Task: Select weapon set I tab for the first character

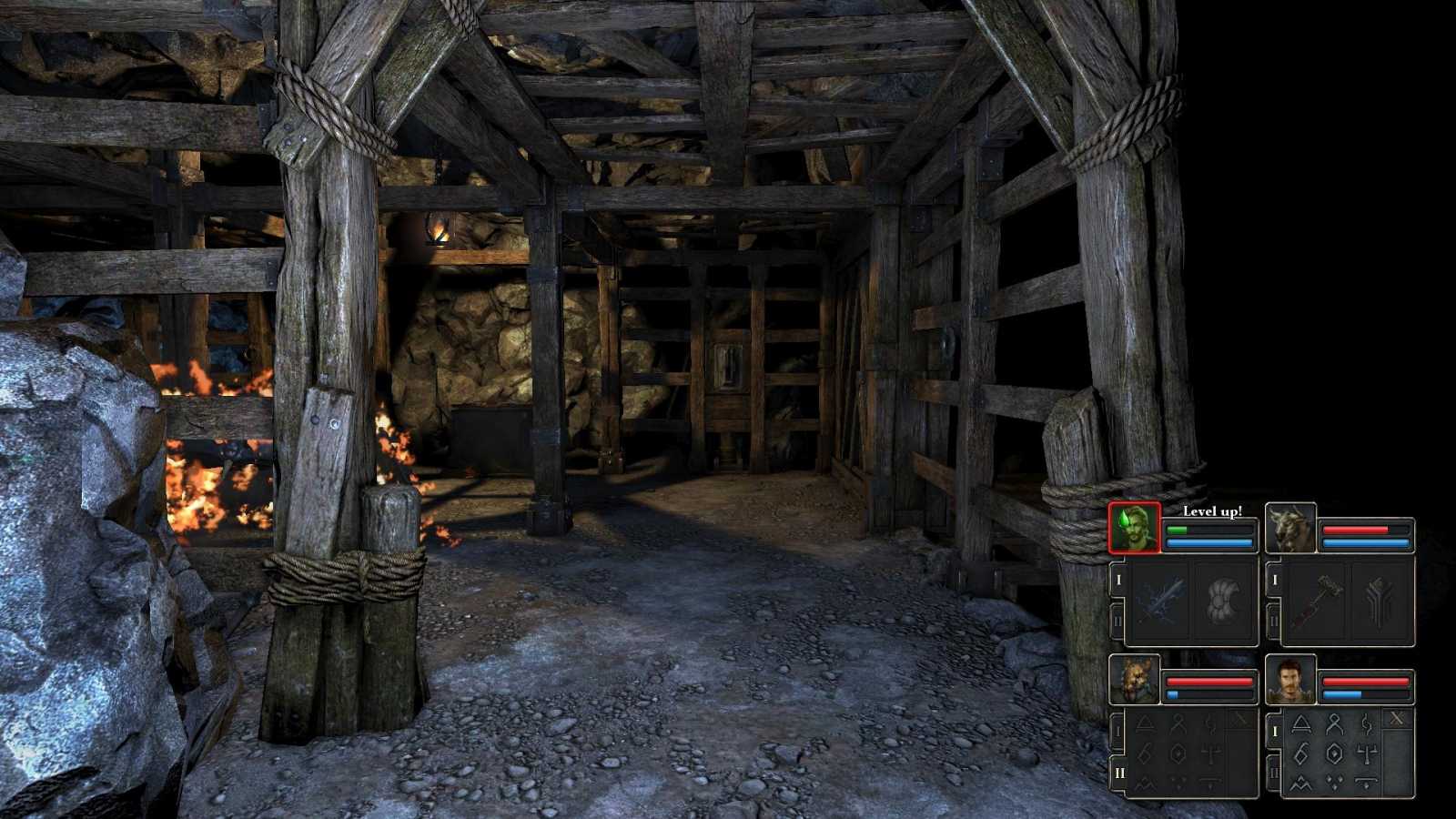Action: click(1117, 579)
